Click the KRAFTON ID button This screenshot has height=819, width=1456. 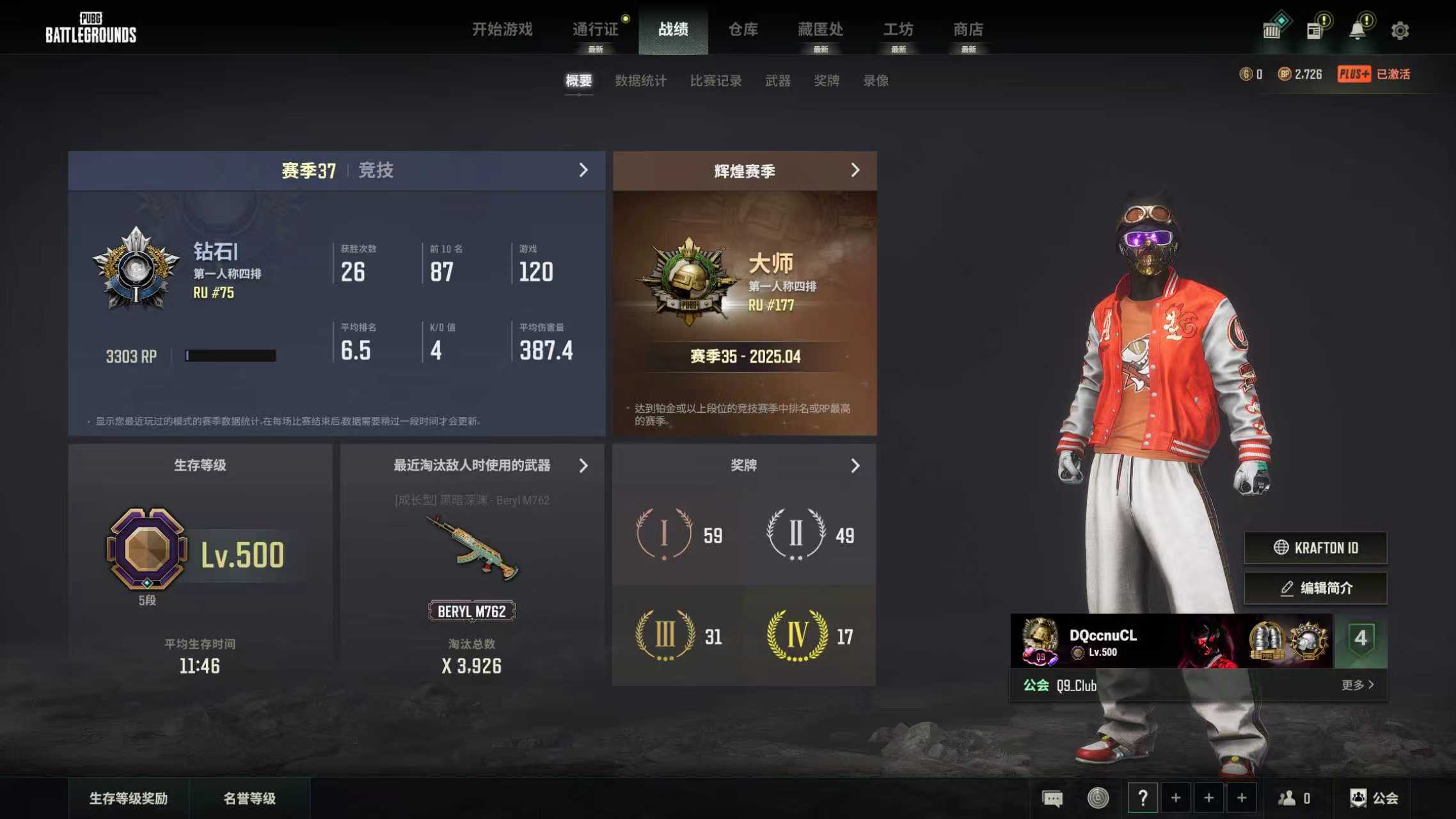point(1316,548)
